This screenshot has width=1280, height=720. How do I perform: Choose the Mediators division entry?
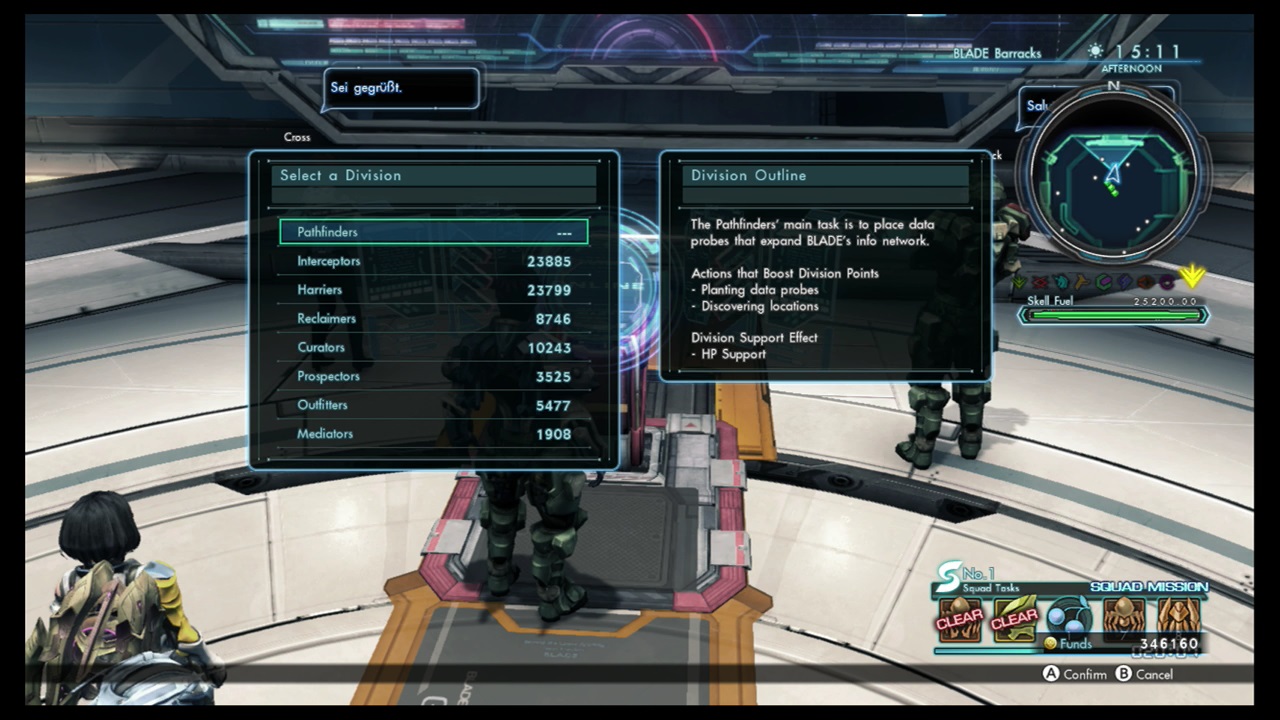click(433, 434)
